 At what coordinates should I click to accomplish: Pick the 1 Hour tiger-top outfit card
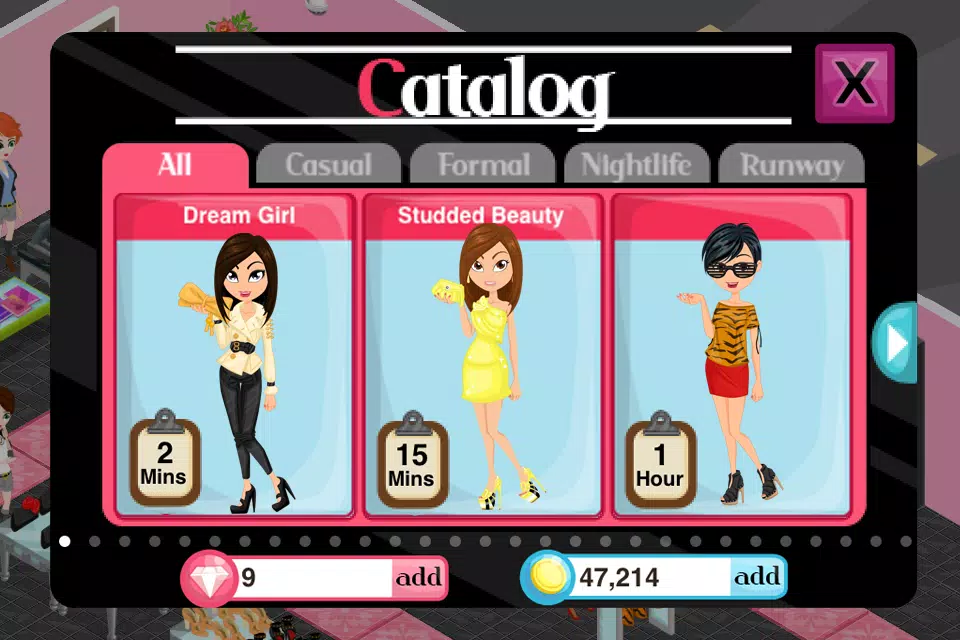tap(730, 360)
